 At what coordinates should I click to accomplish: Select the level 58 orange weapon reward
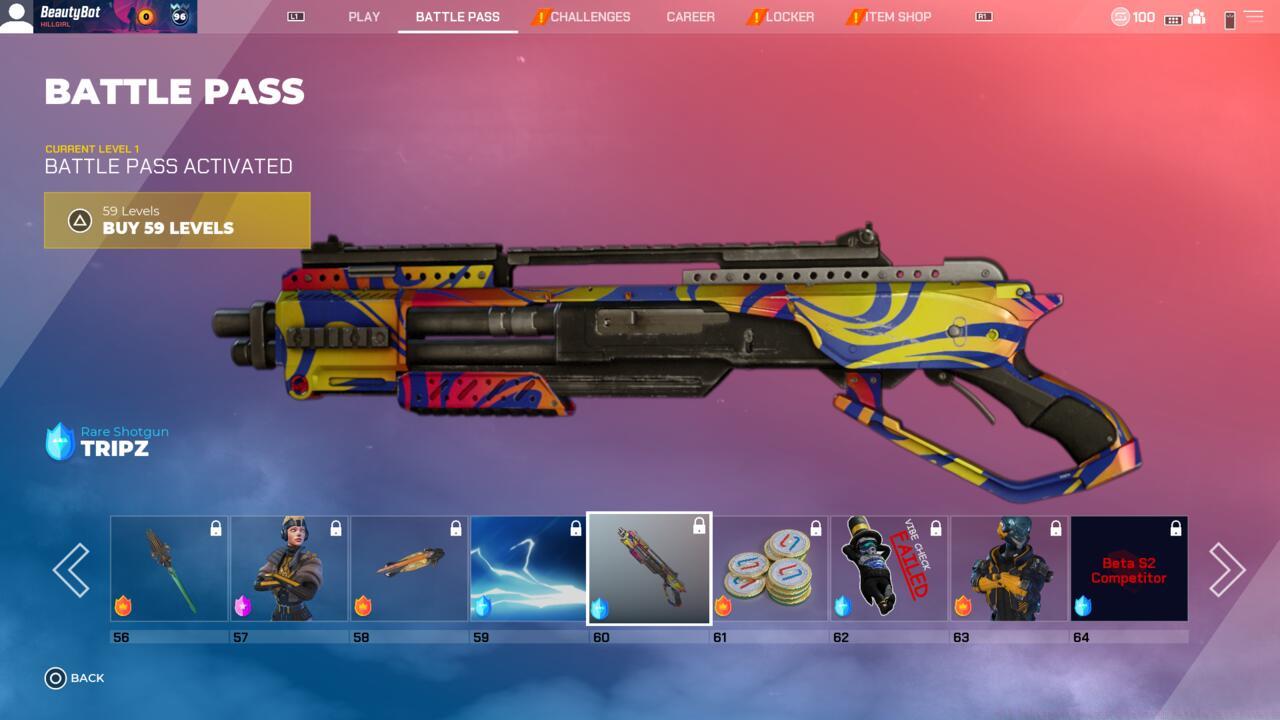coord(409,569)
